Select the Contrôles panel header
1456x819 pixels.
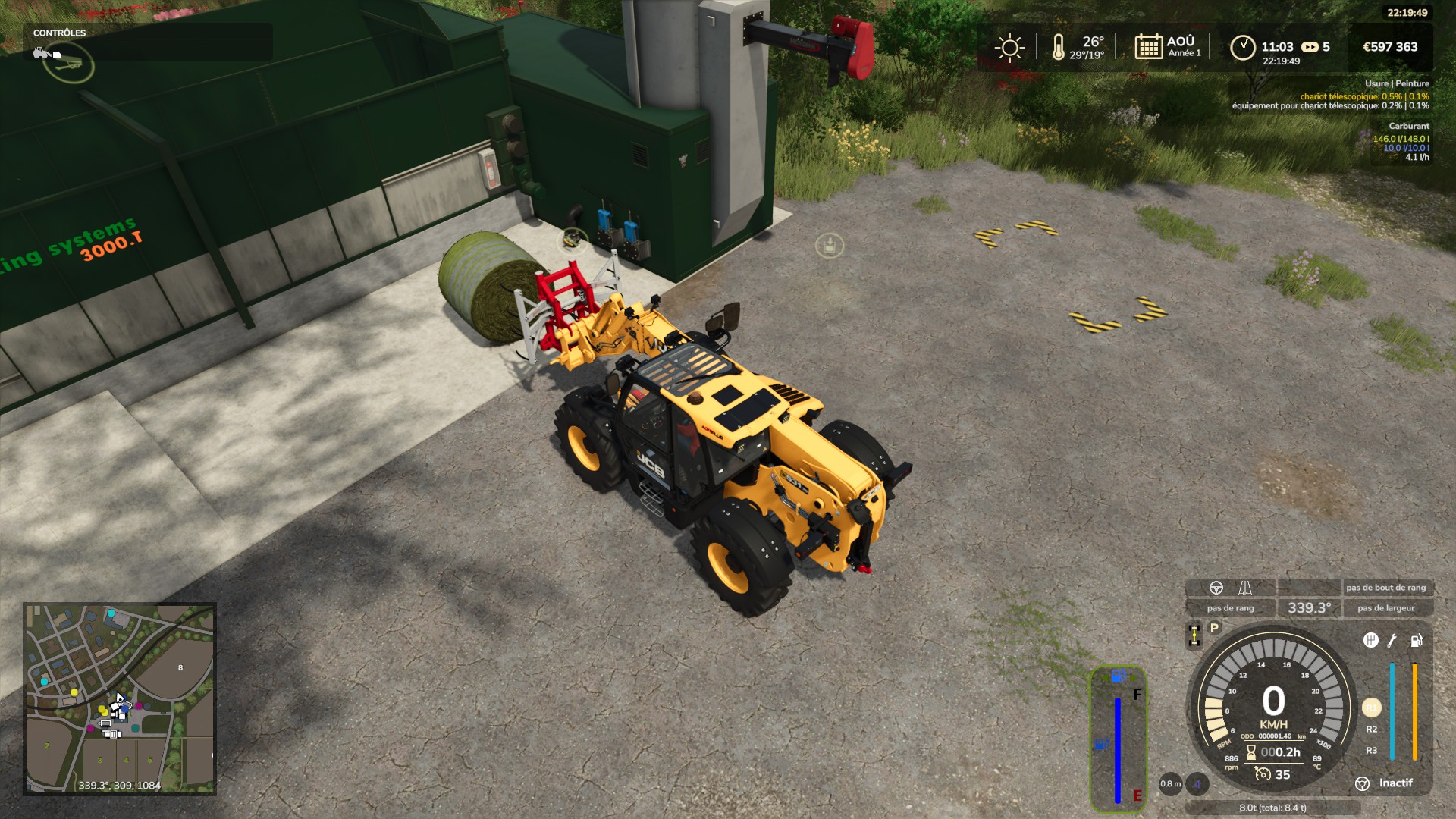(60, 33)
